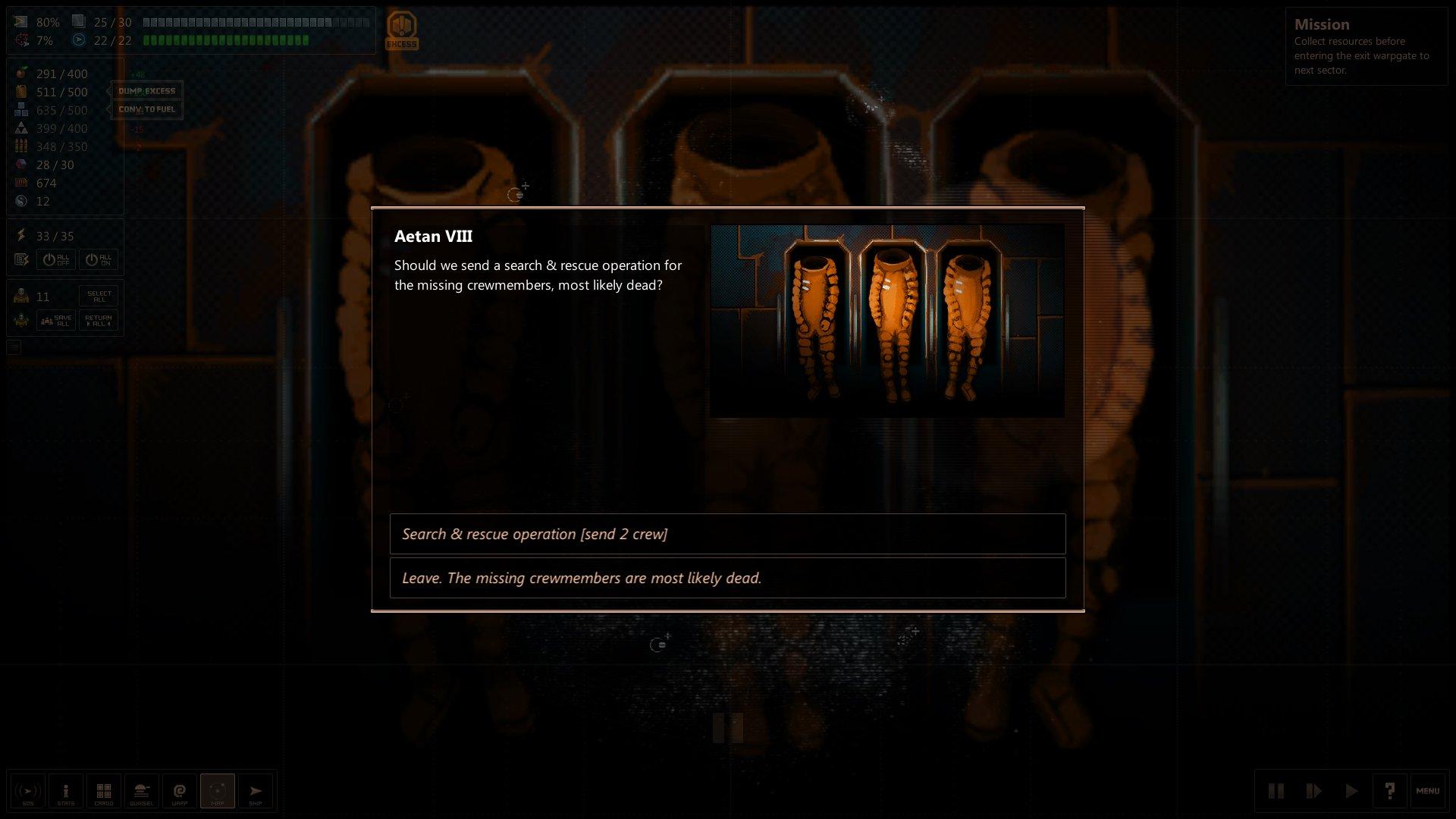Open the game Menu
Image resolution: width=1456 pixels, height=819 pixels.
(1427, 792)
